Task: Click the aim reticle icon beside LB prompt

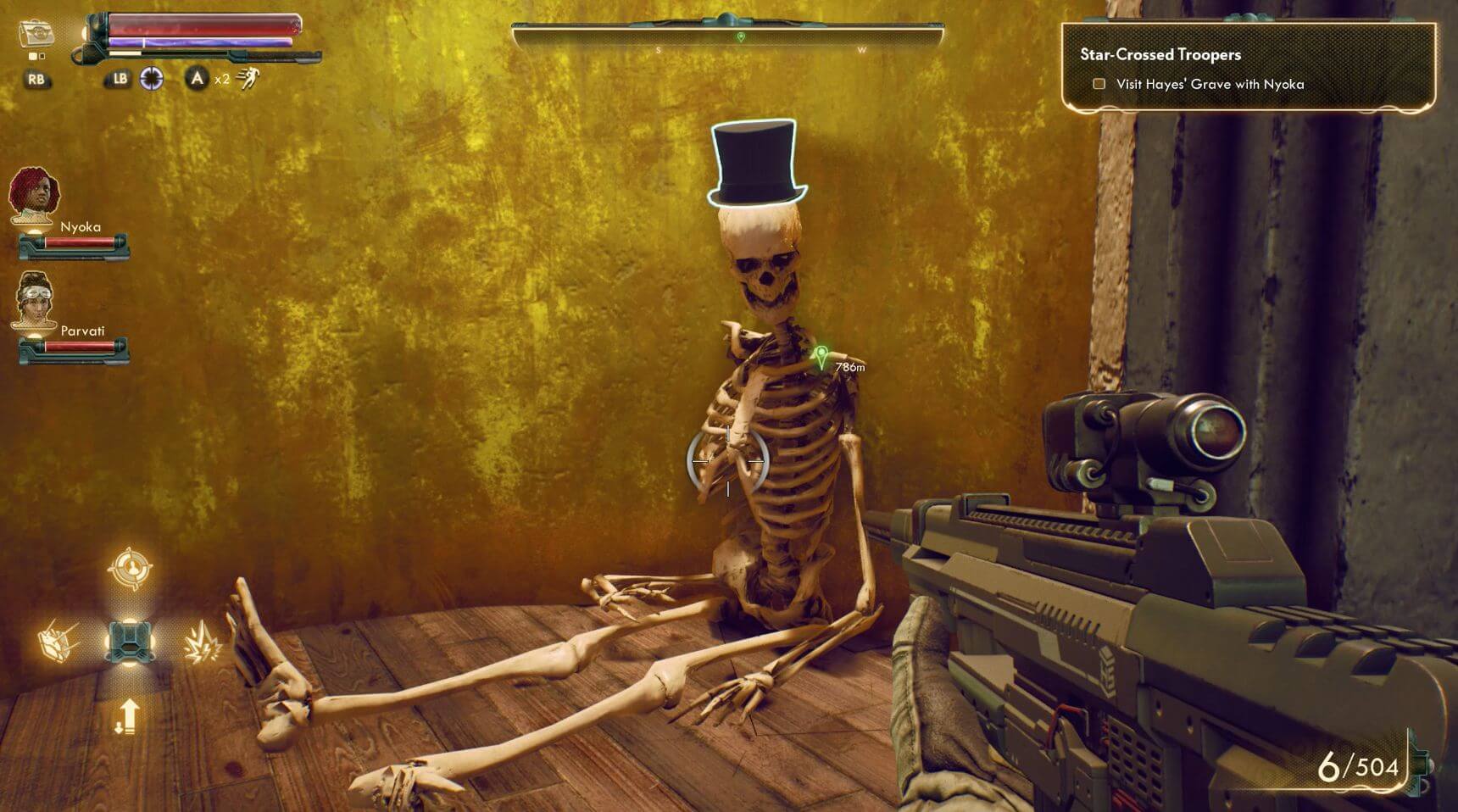Action: point(151,79)
